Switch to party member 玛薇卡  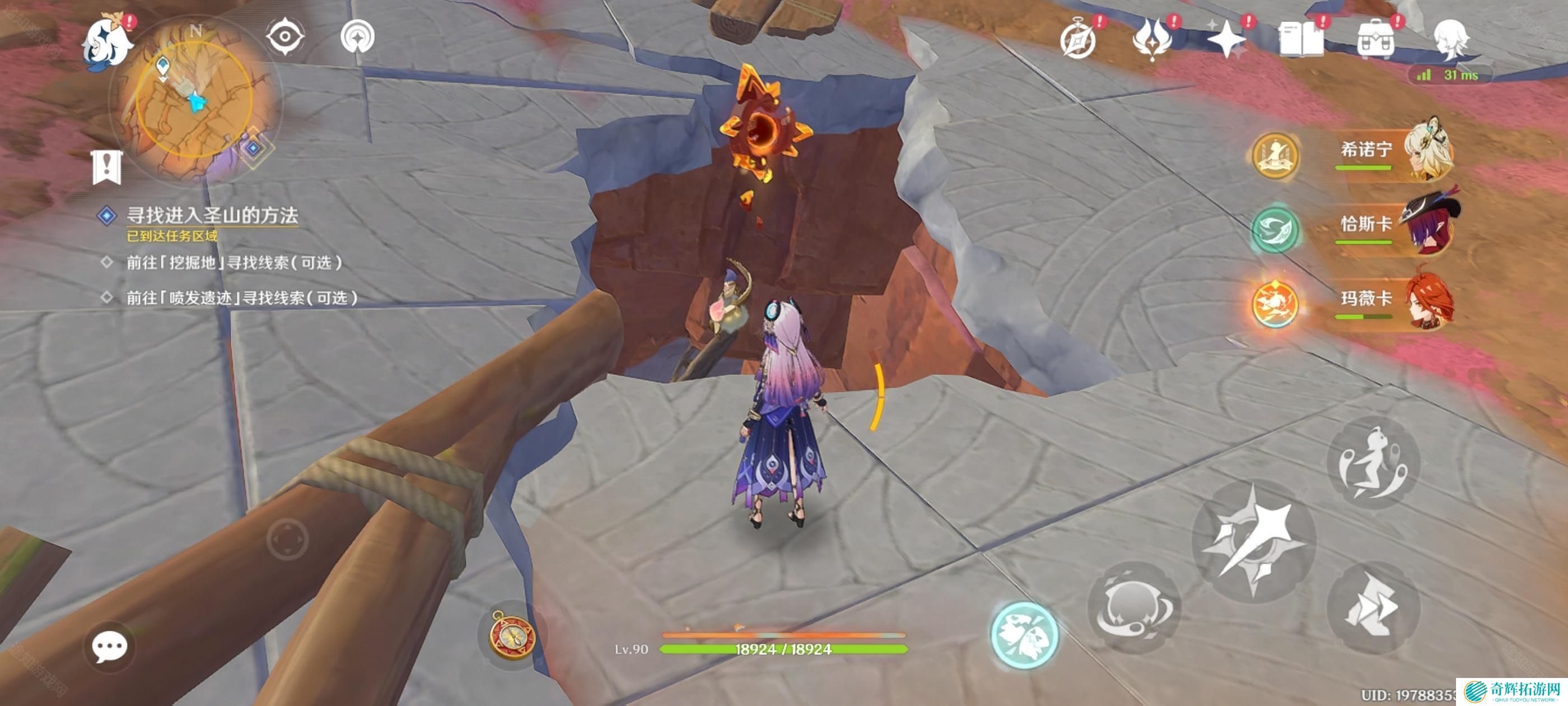pyautogui.click(x=1394, y=300)
